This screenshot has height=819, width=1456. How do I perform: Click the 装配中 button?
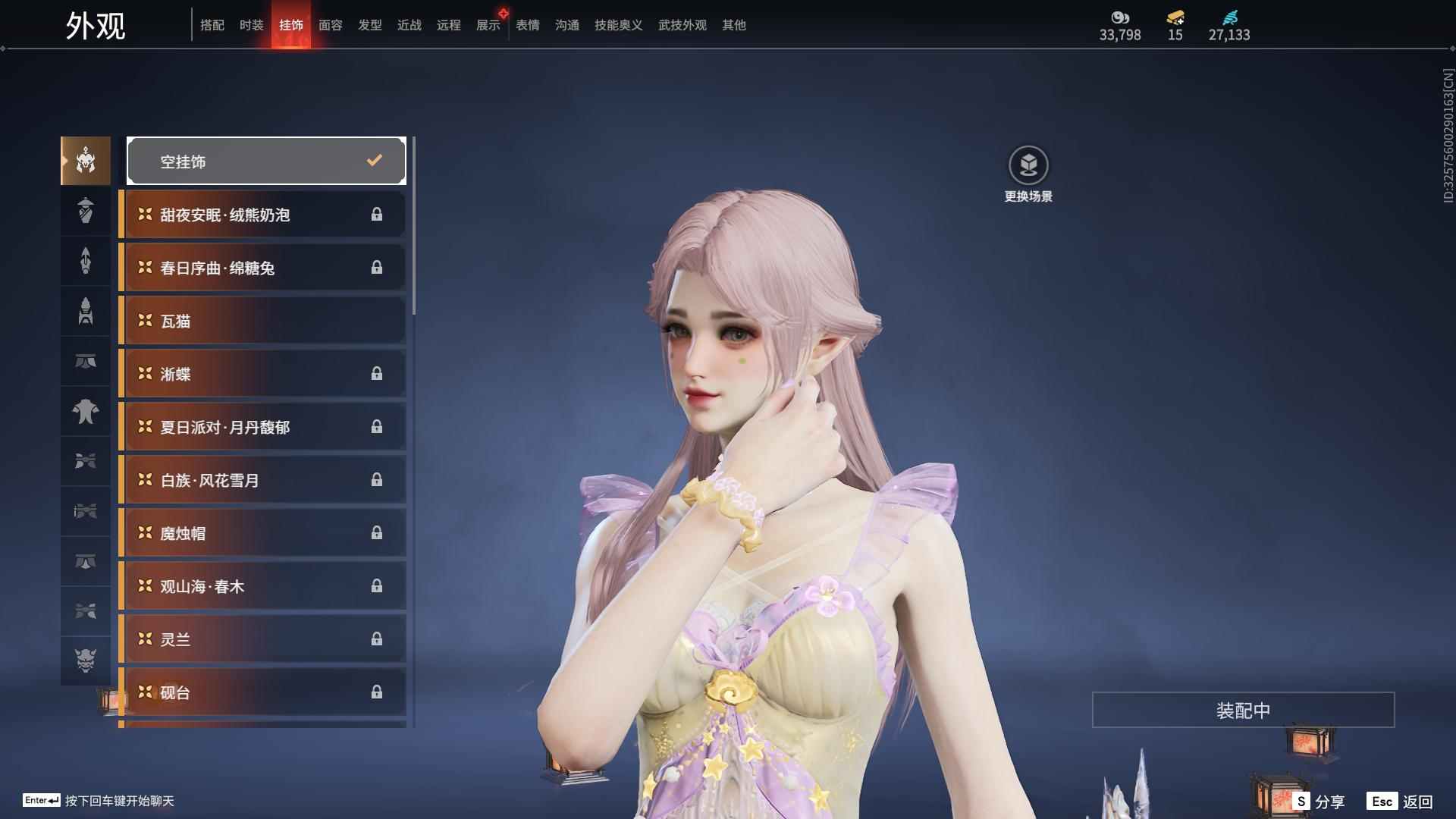click(1243, 710)
